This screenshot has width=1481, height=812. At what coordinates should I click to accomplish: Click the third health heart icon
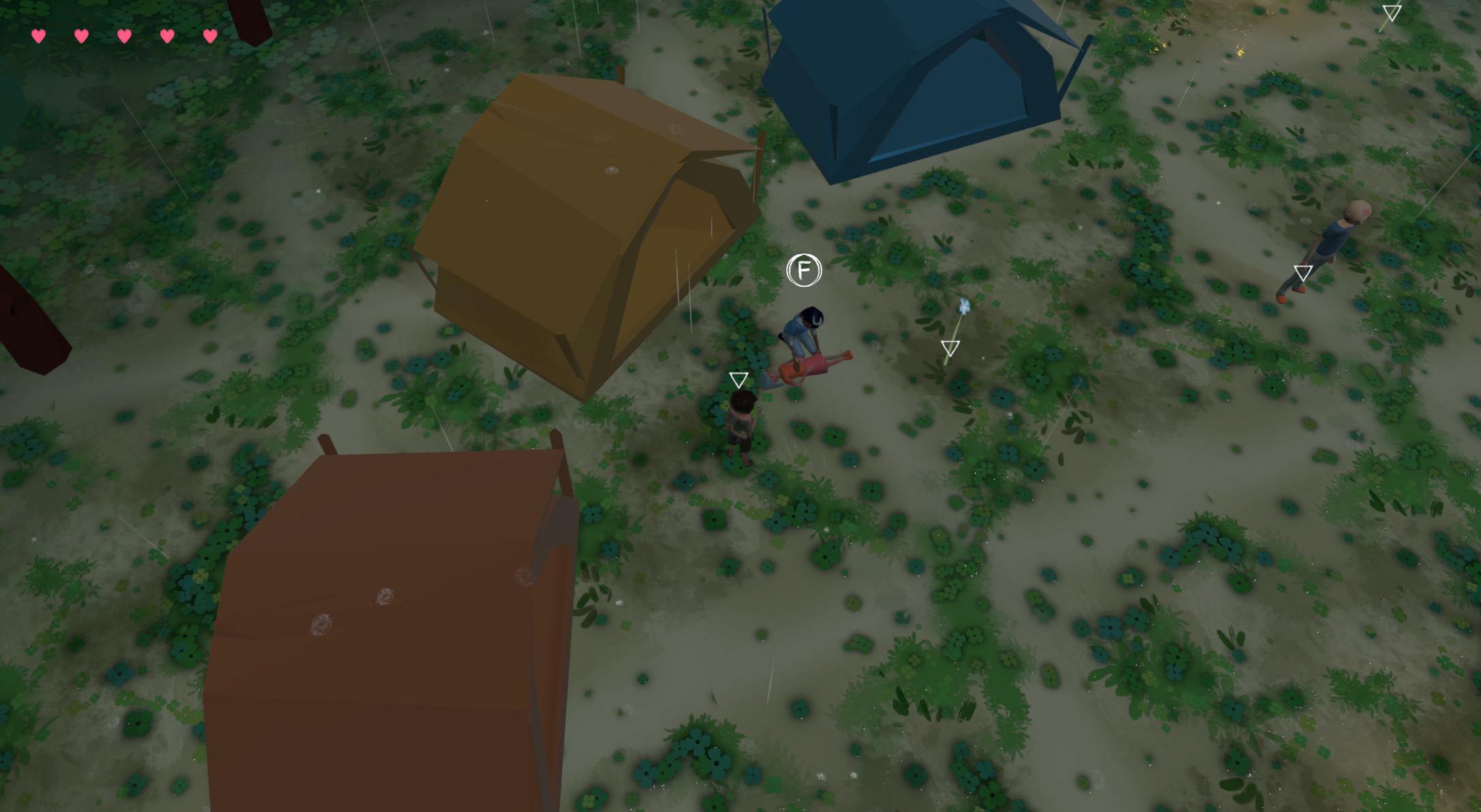(123, 36)
